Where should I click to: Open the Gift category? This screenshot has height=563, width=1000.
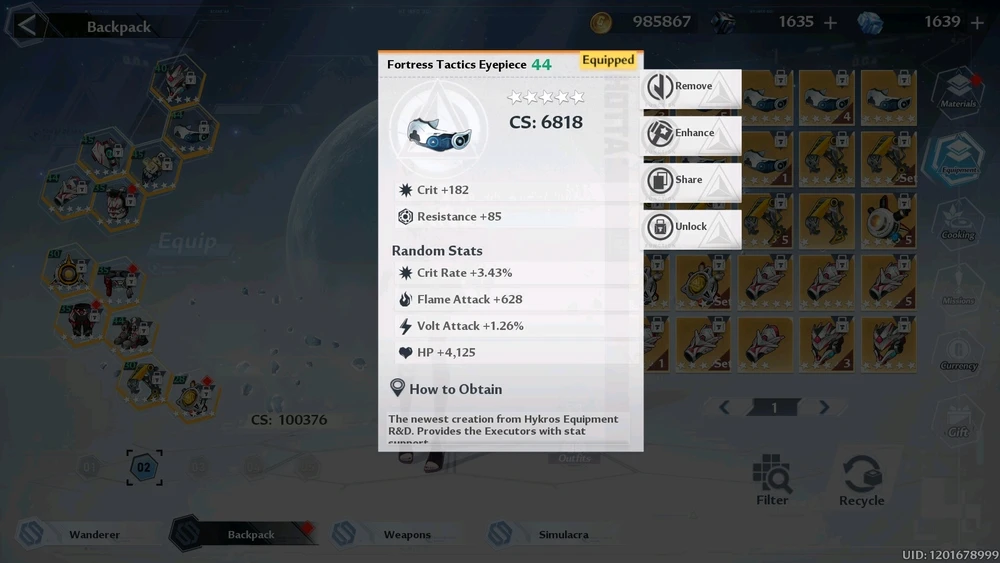click(958, 420)
